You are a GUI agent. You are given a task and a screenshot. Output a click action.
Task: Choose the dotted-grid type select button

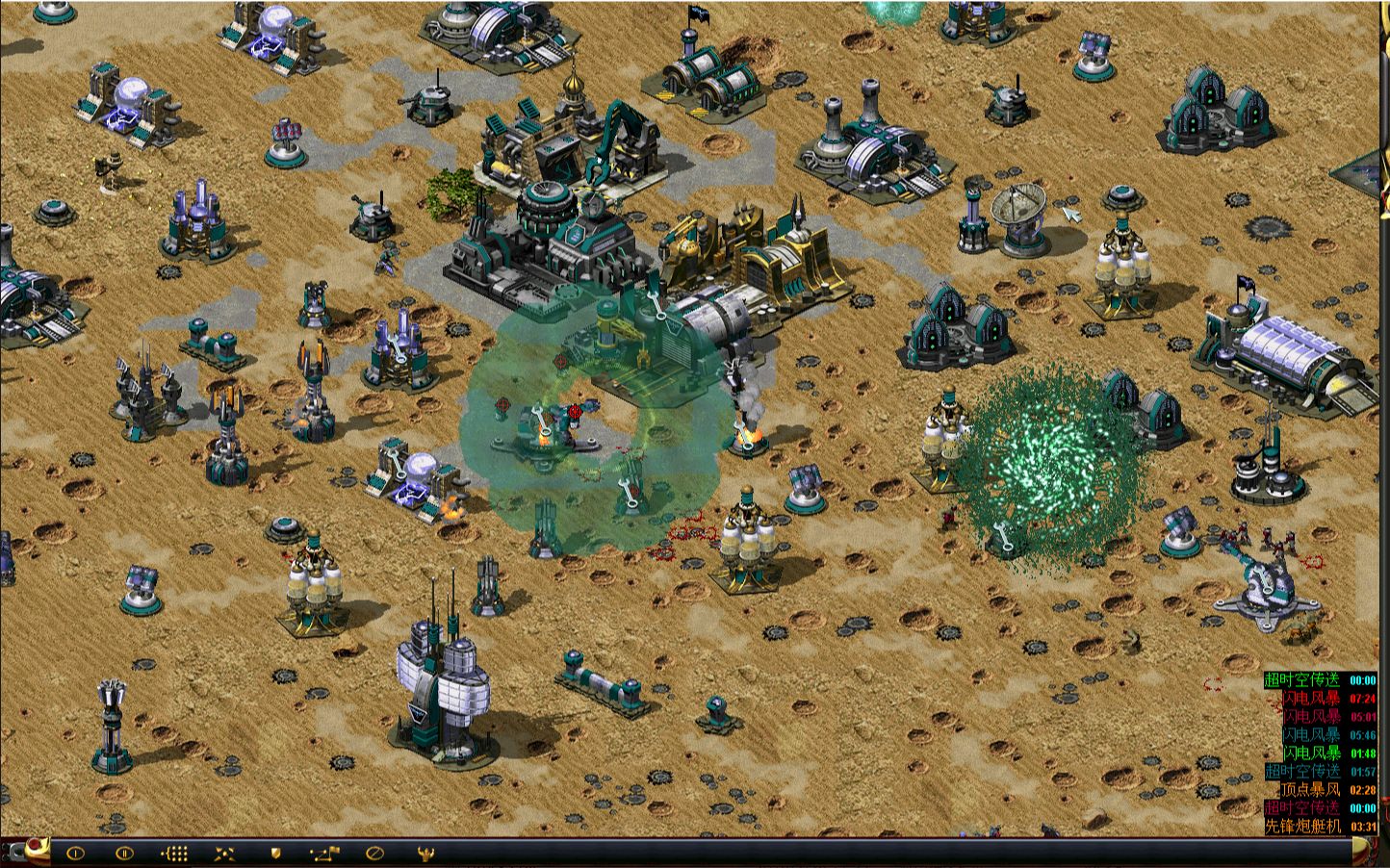pyautogui.click(x=174, y=853)
